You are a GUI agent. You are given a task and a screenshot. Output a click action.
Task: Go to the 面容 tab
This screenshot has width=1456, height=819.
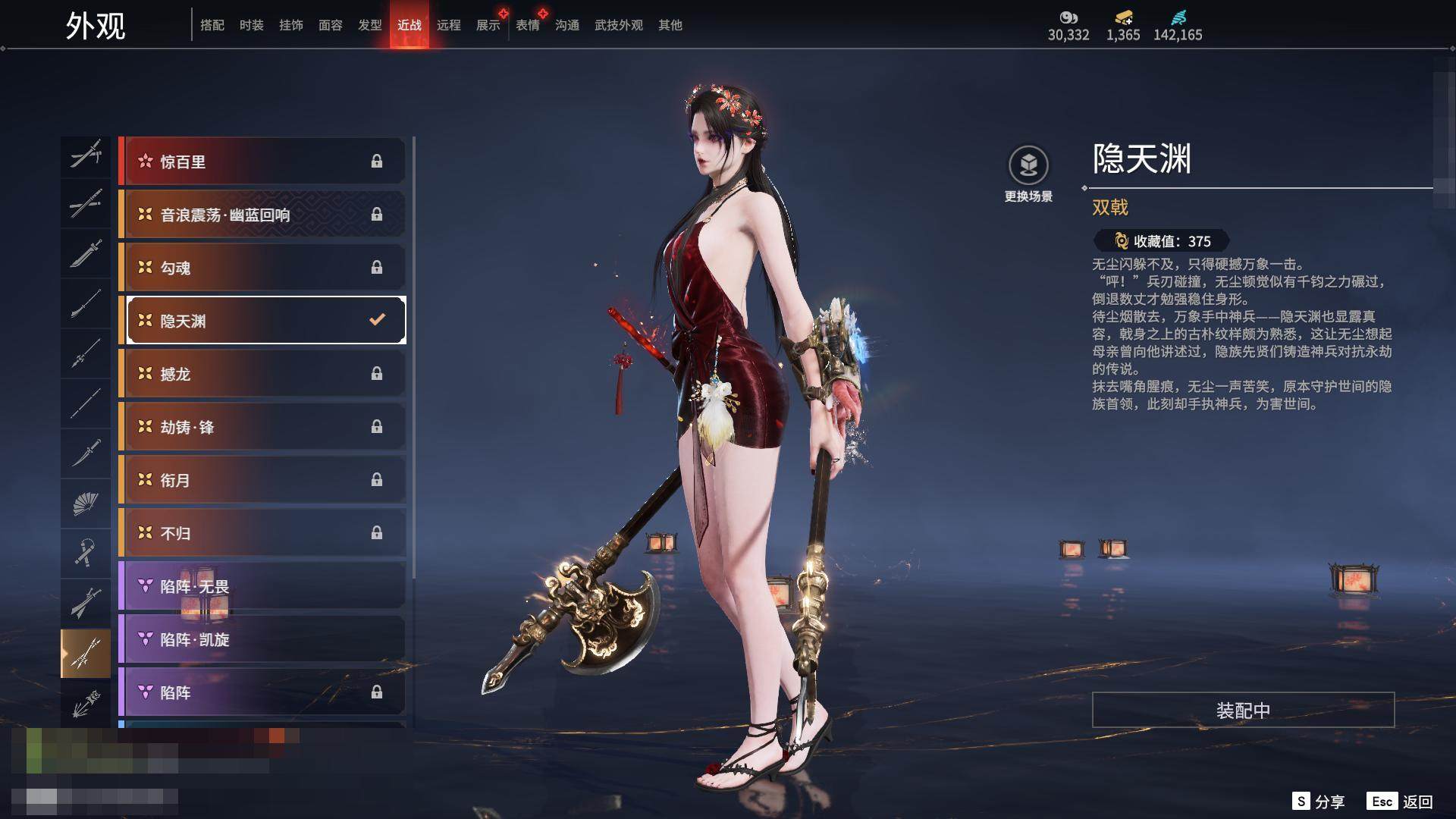tap(331, 25)
